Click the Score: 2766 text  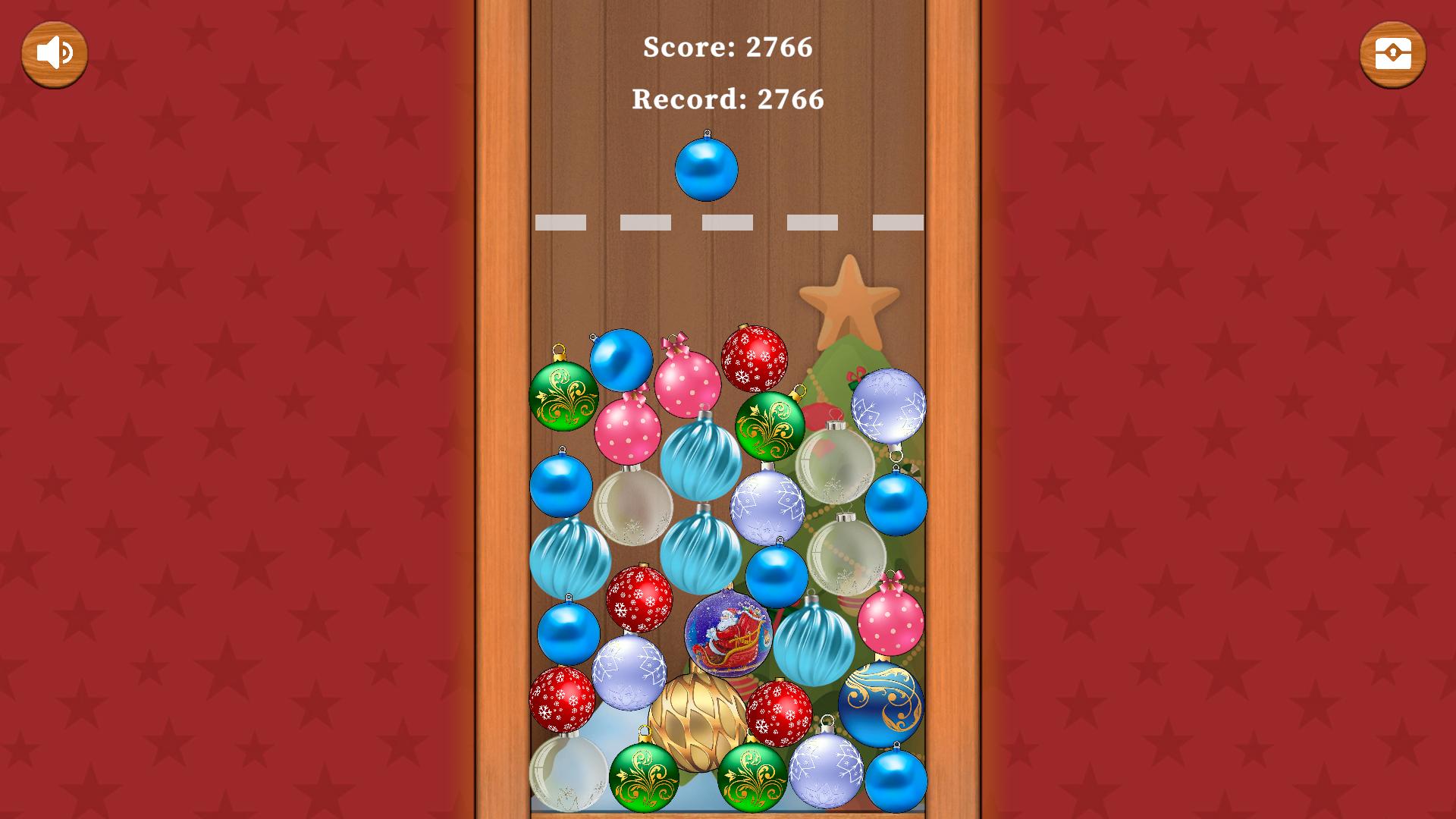coord(727,48)
